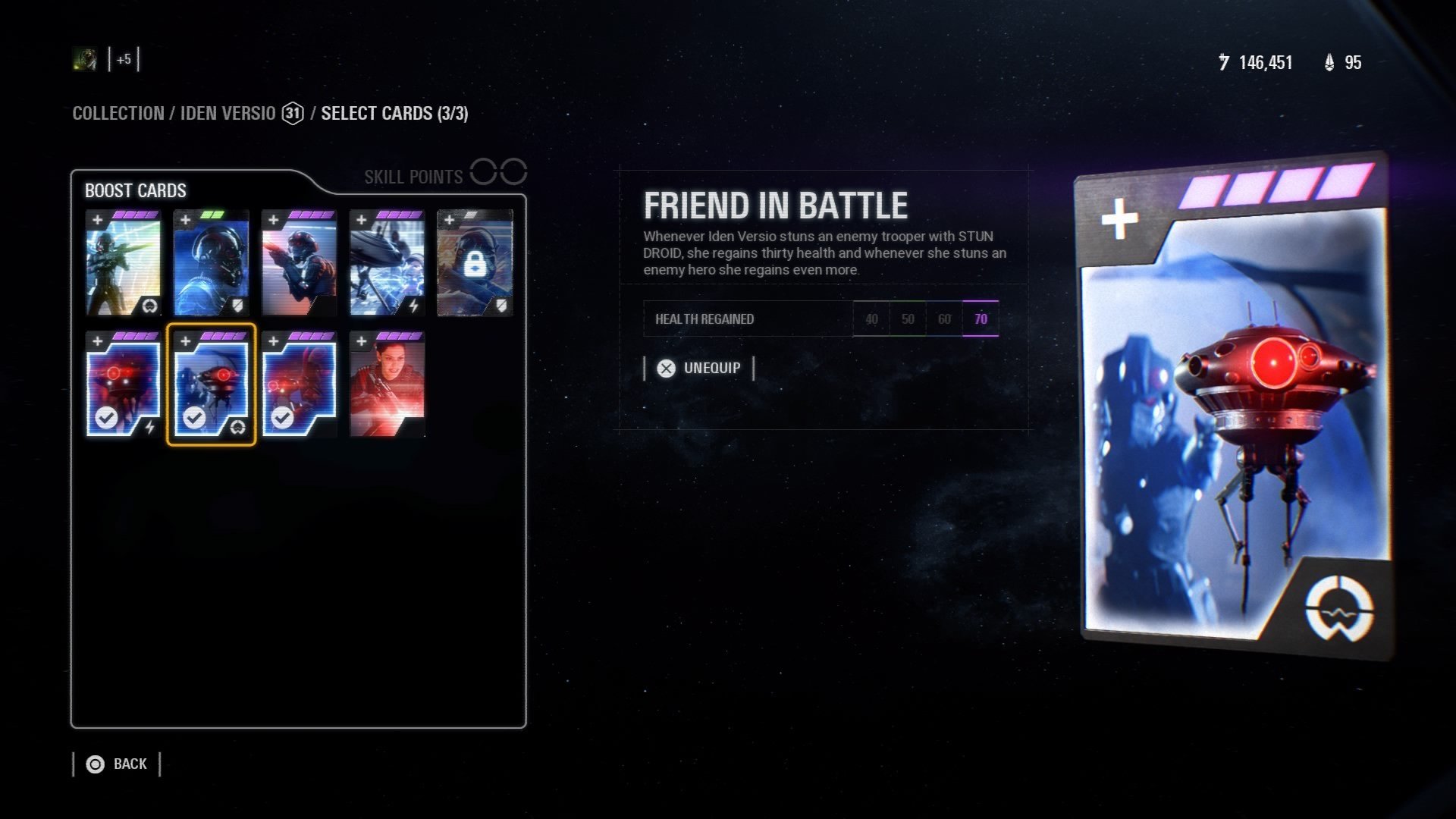Click the BACK button
The width and height of the screenshot is (1456, 819).
tap(130, 764)
